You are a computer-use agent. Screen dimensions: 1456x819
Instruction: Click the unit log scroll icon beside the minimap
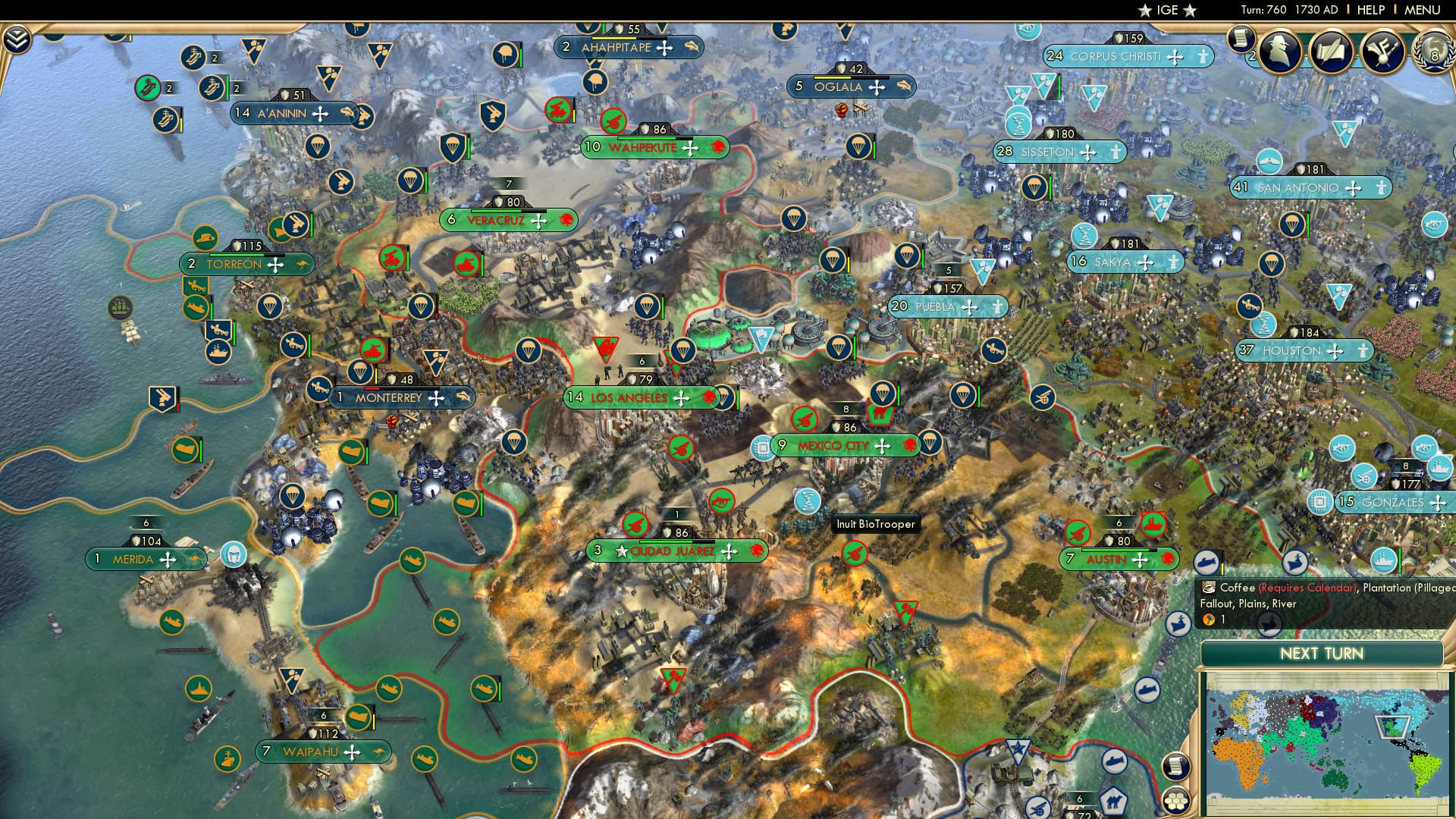[x=1175, y=767]
